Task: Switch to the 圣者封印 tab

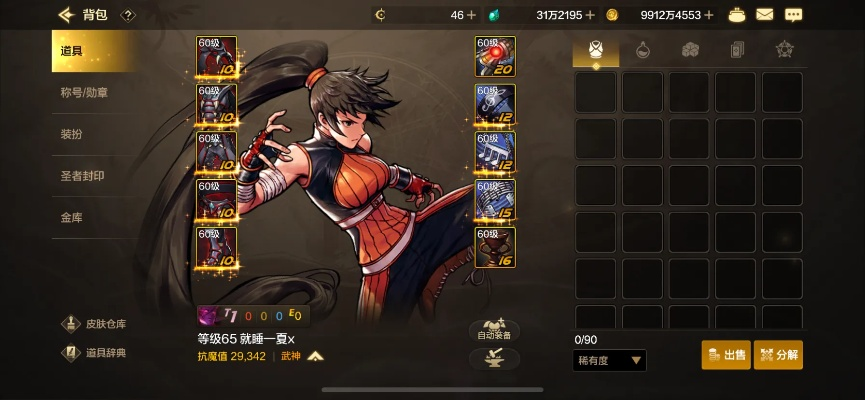Action: pos(82,176)
